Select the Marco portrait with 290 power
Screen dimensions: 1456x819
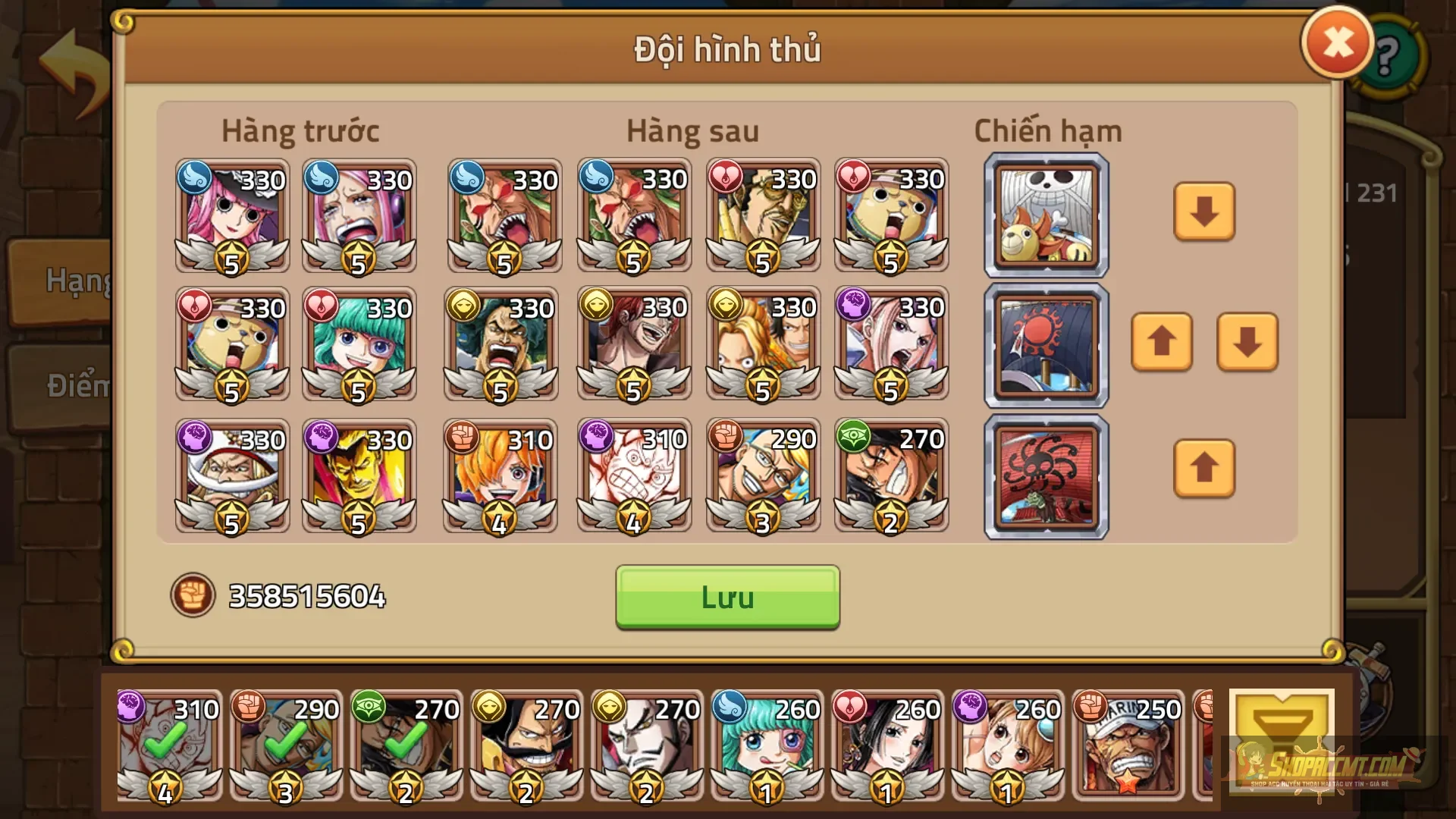tap(762, 476)
